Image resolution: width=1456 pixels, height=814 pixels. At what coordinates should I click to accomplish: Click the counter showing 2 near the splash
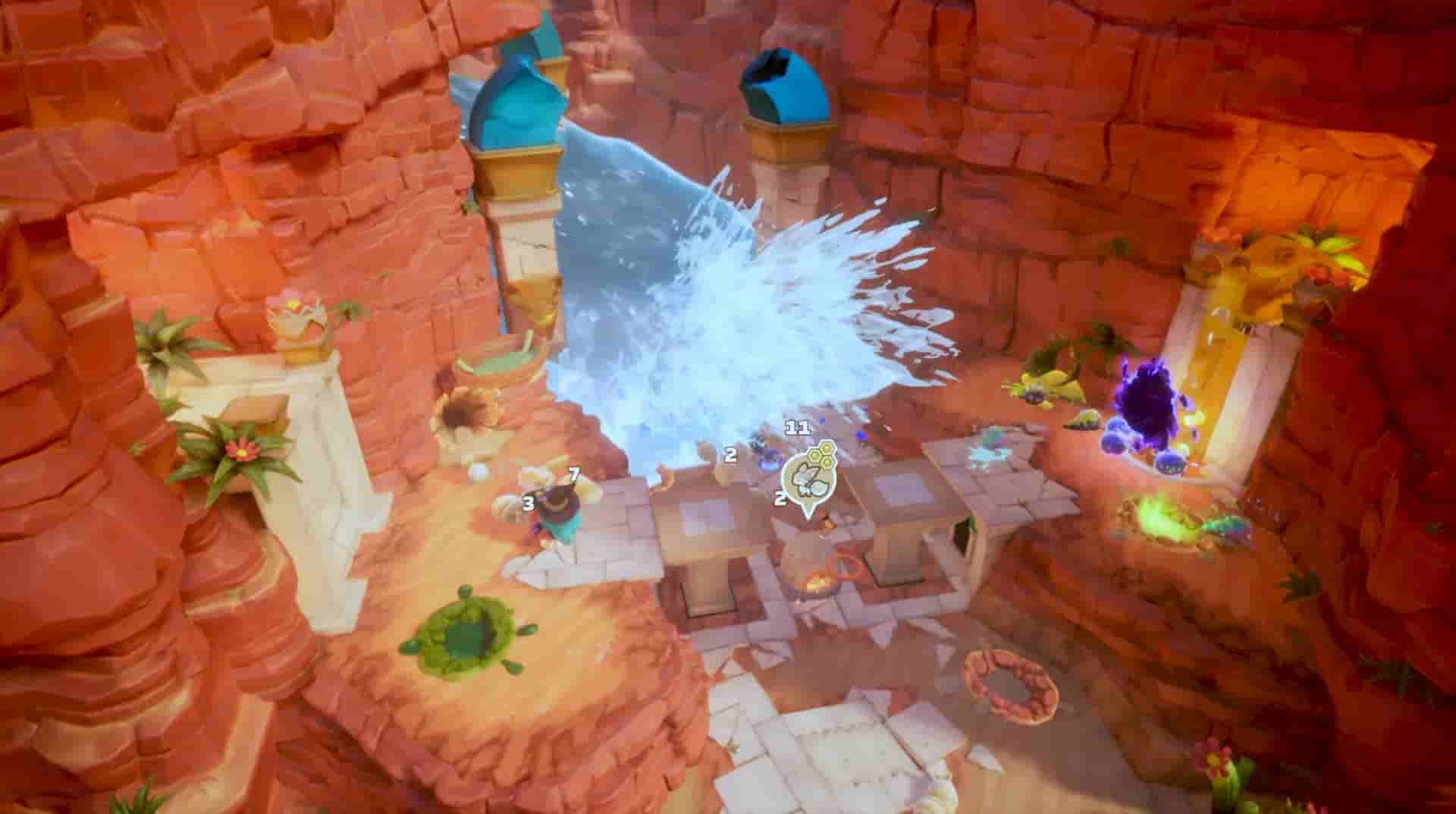pyautogui.click(x=730, y=454)
